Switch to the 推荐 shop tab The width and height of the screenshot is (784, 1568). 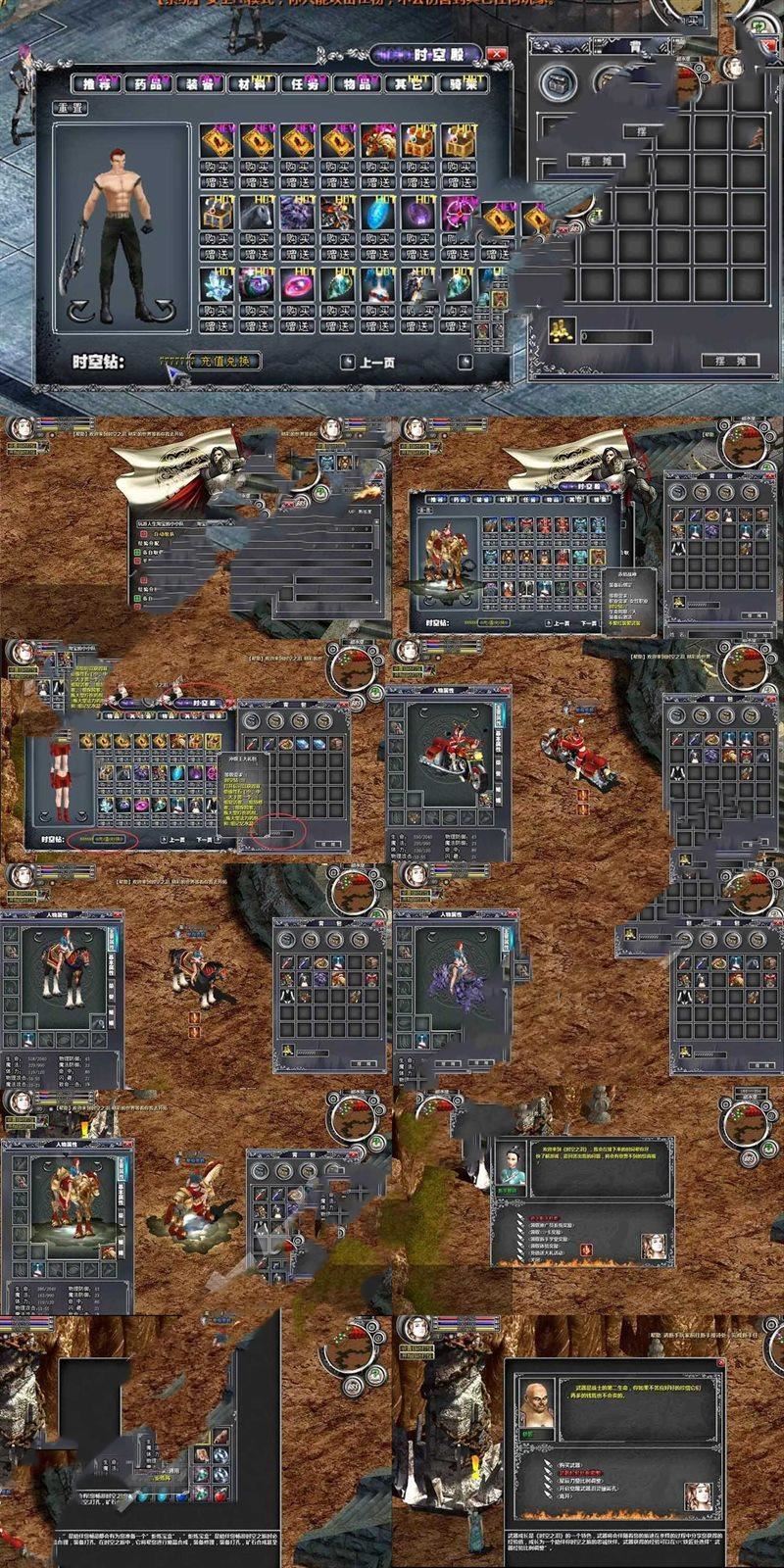click(x=96, y=84)
